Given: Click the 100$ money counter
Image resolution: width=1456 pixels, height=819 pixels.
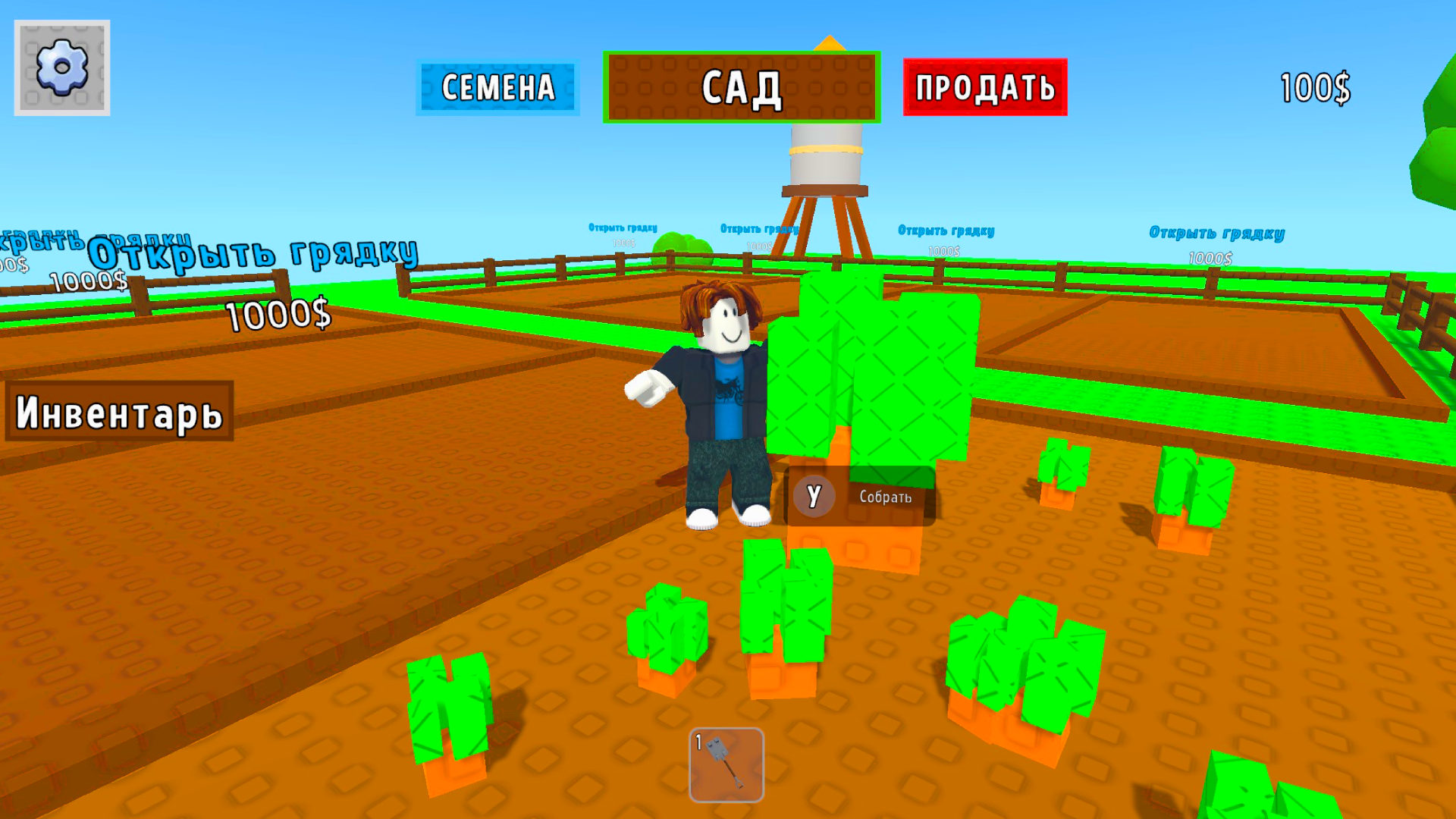Looking at the screenshot, I should 1314,86.
